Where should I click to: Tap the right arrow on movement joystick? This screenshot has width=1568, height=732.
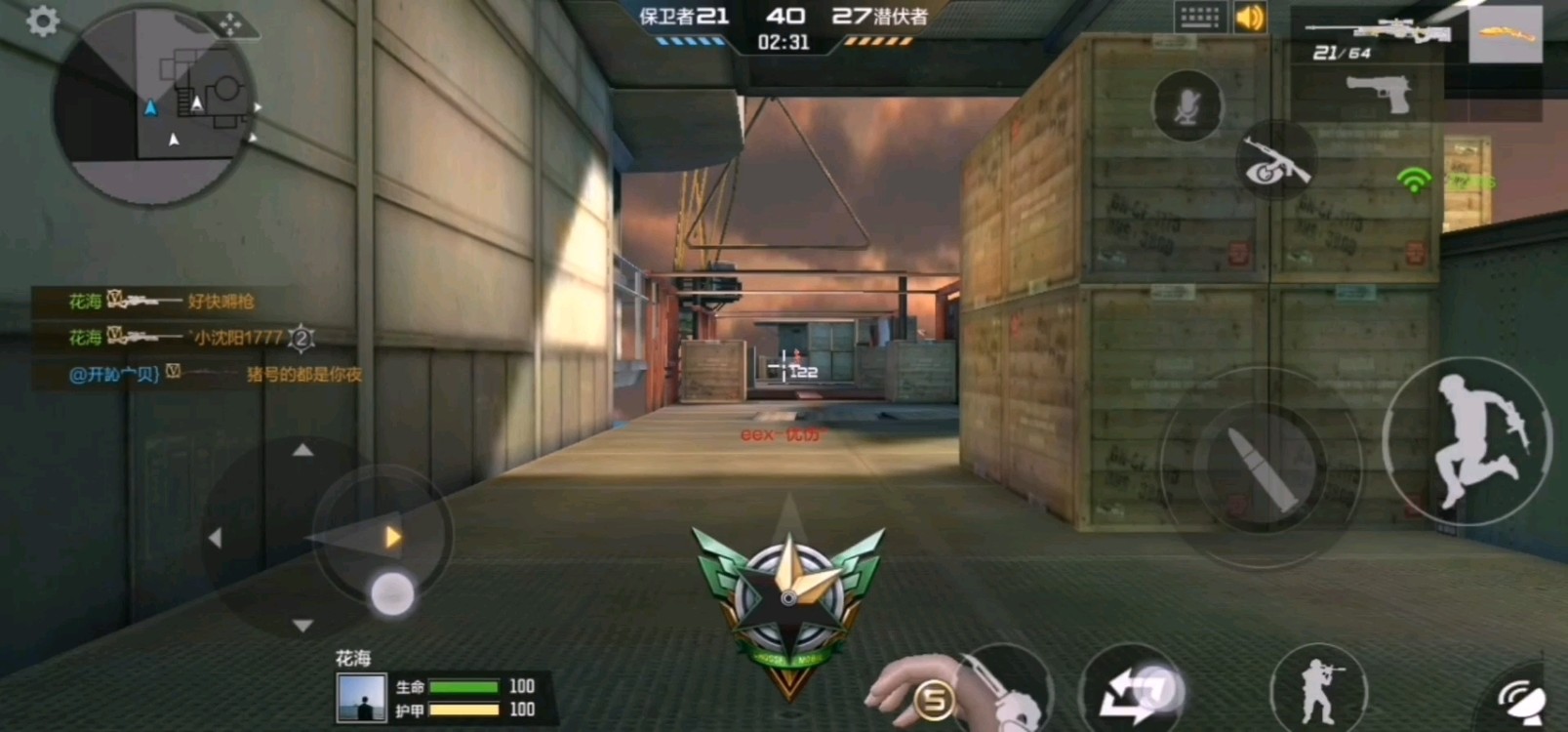(x=392, y=537)
